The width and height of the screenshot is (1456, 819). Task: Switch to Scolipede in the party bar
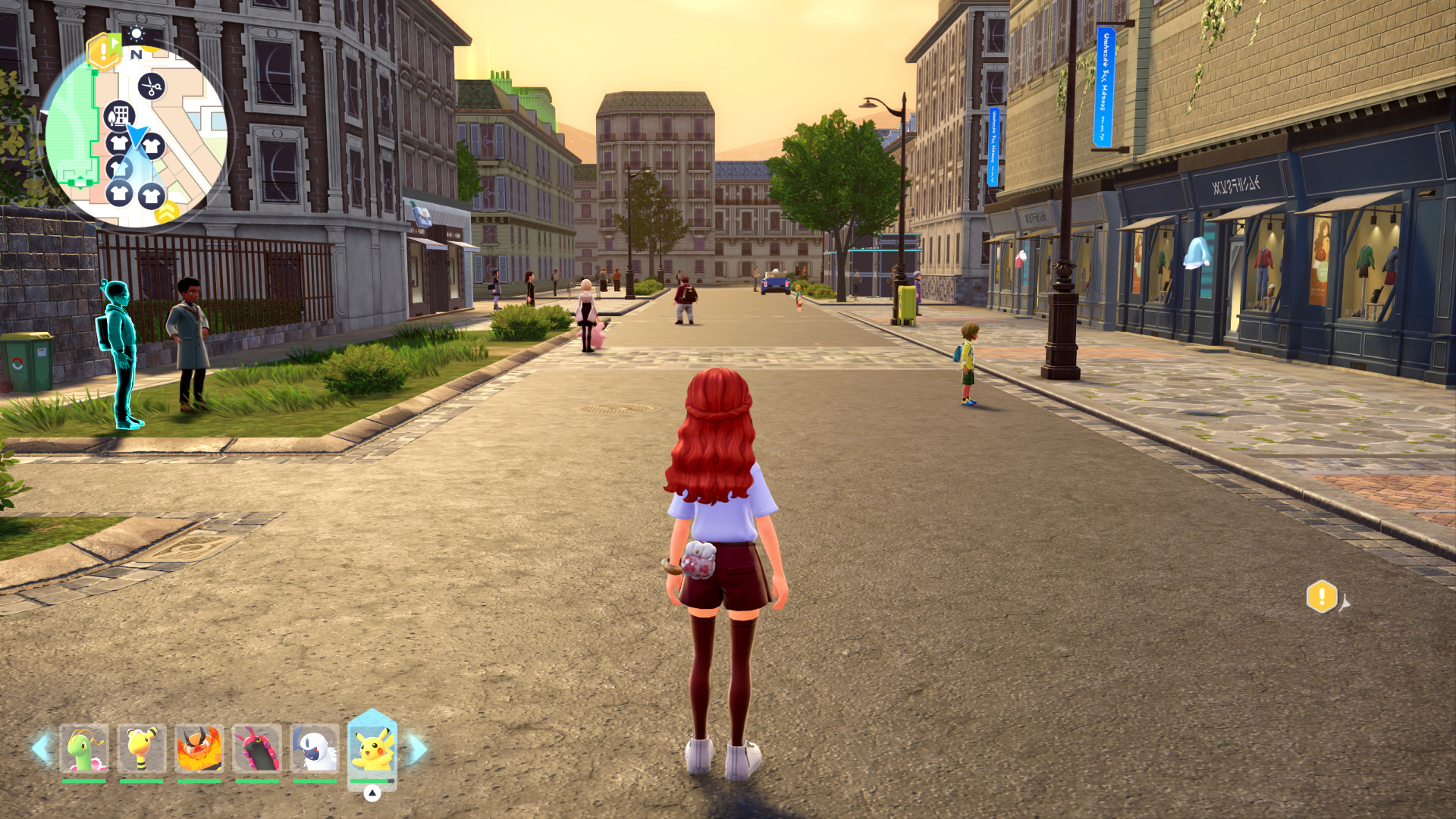click(x=257, y=748)
